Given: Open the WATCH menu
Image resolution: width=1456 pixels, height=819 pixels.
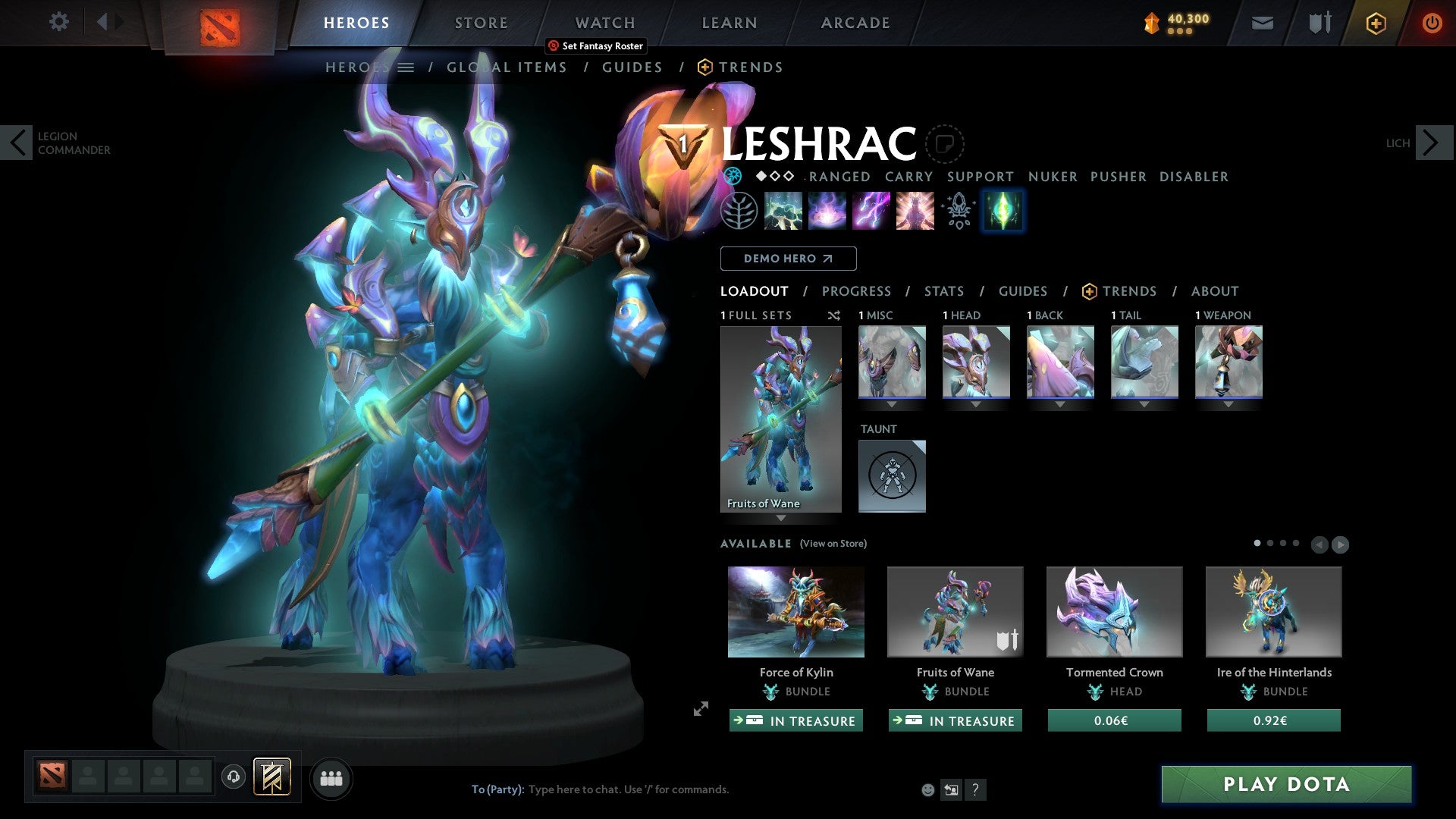Looking at the screenshot, I should [x=604, y=22].
